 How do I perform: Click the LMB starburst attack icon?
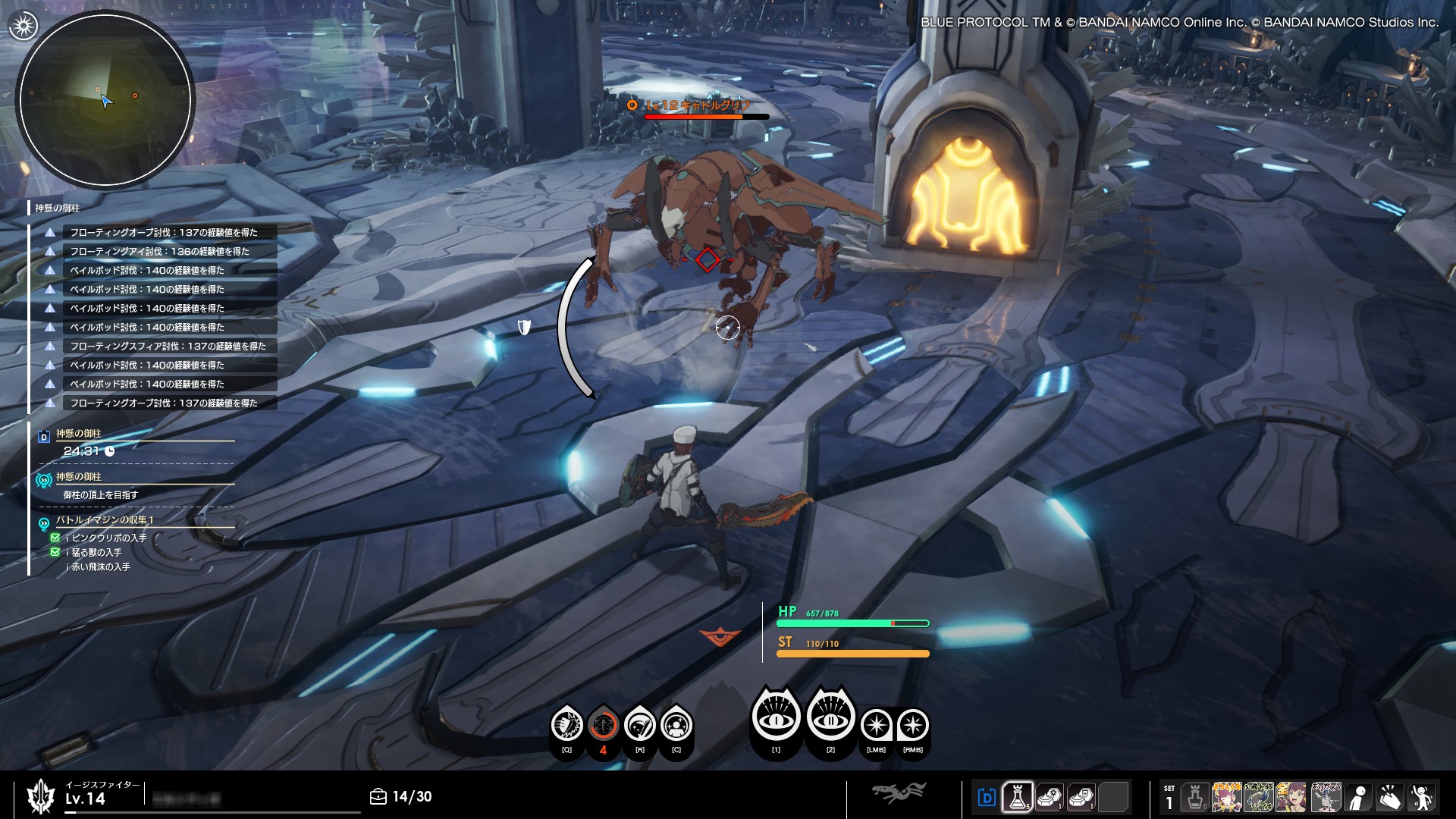pos(876,726)
